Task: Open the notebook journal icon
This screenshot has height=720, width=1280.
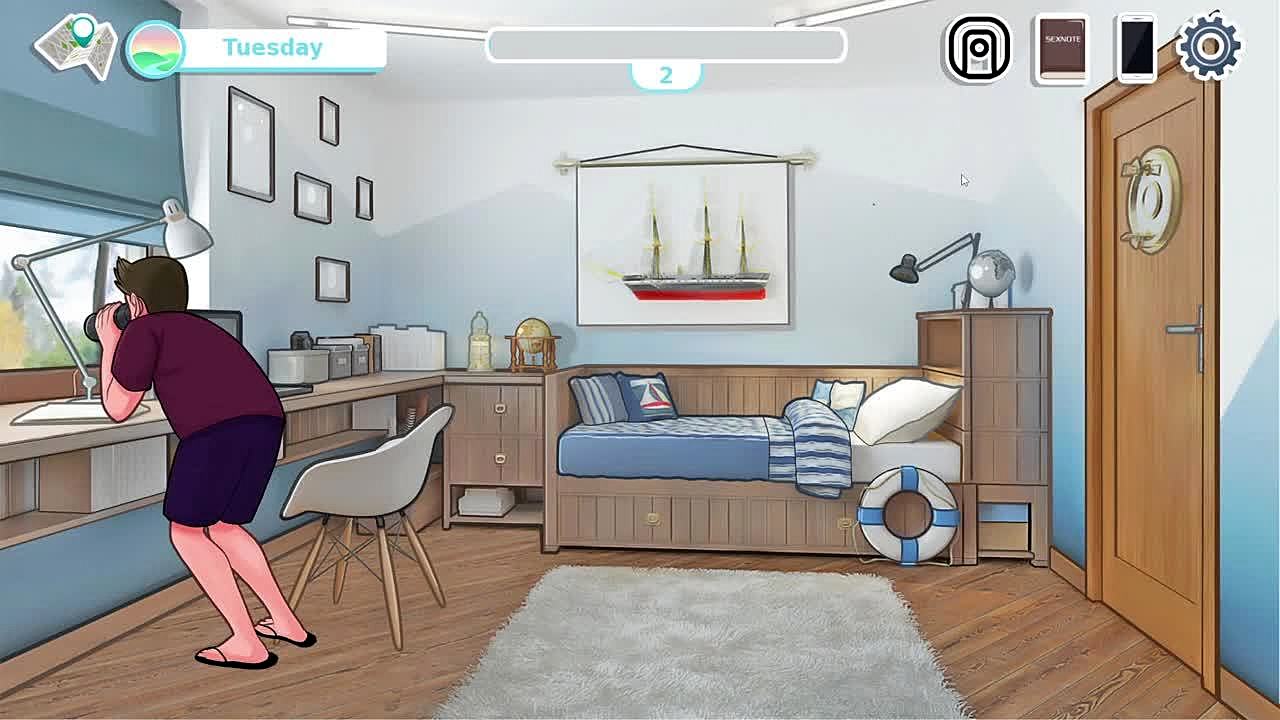Action: point(1062,47)
